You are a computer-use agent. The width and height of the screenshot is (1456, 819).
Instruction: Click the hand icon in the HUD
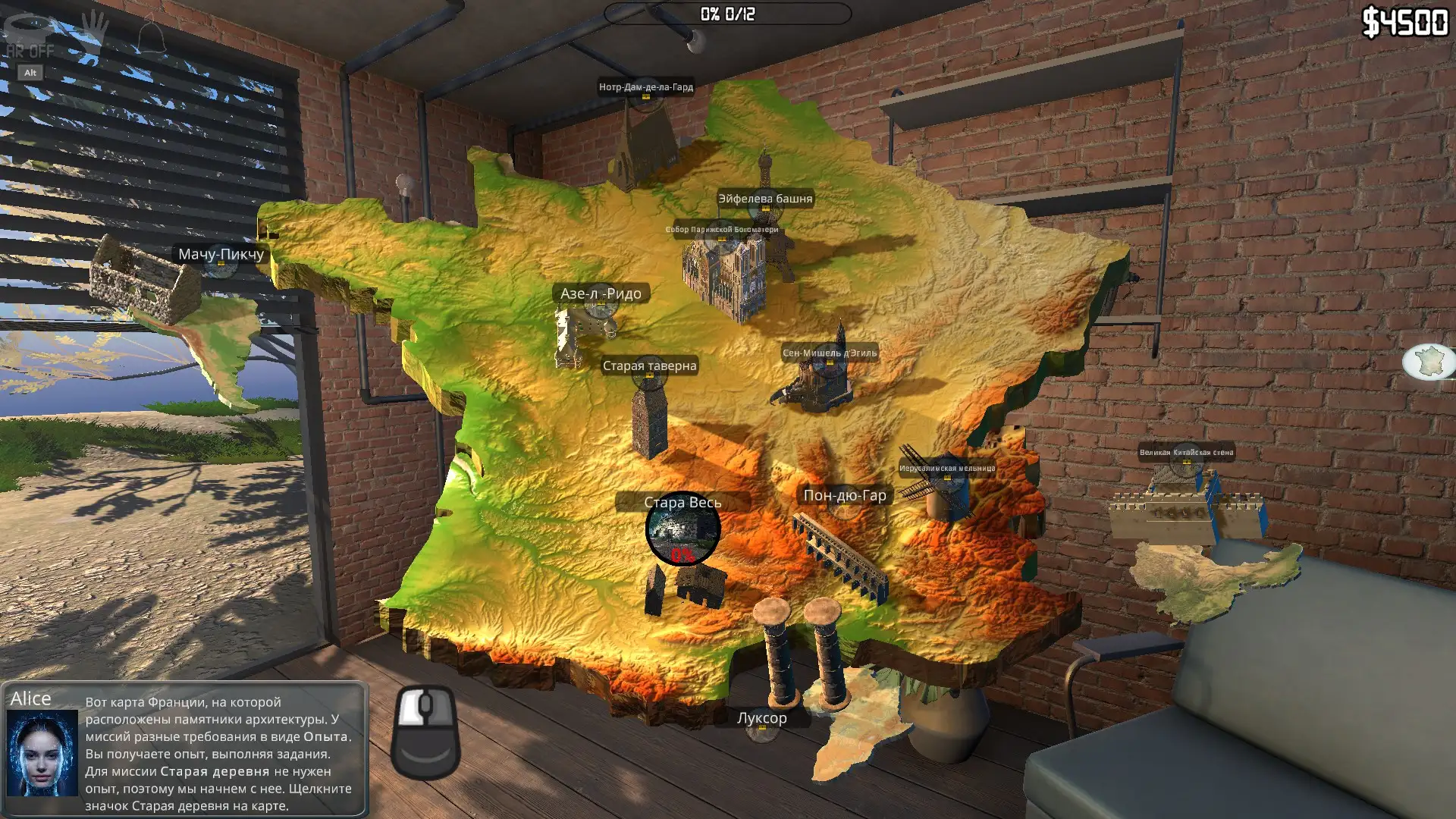[96, 30]
